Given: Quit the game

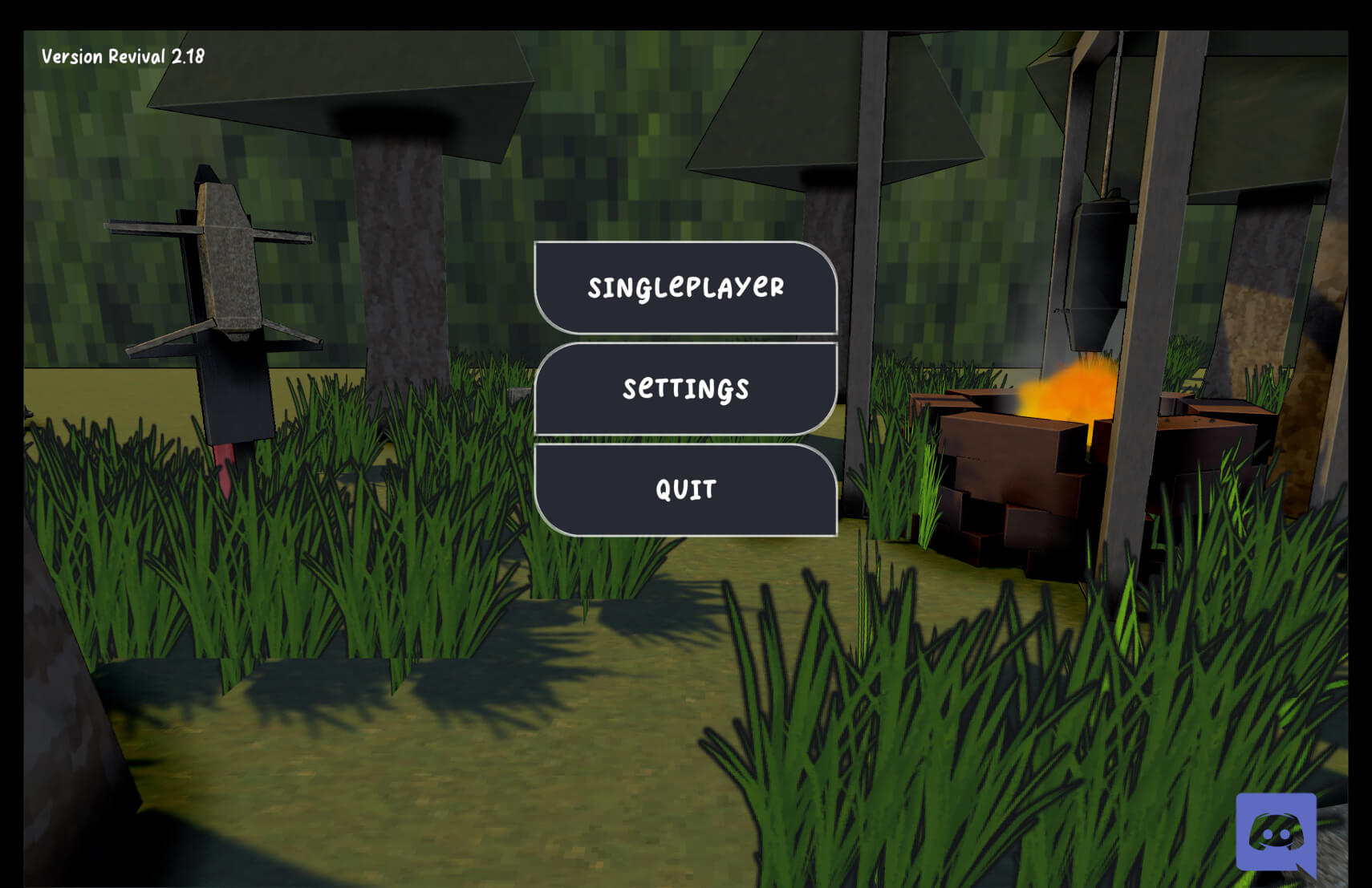Looking at the screenshot, I should (685, 489).
